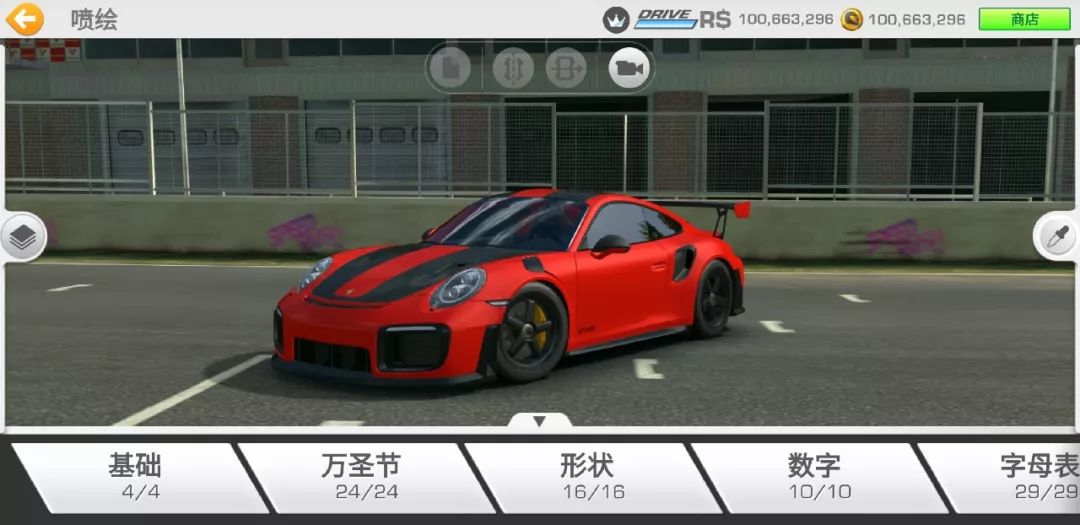Open the green 商店 shop button

tap(1024, 19)
